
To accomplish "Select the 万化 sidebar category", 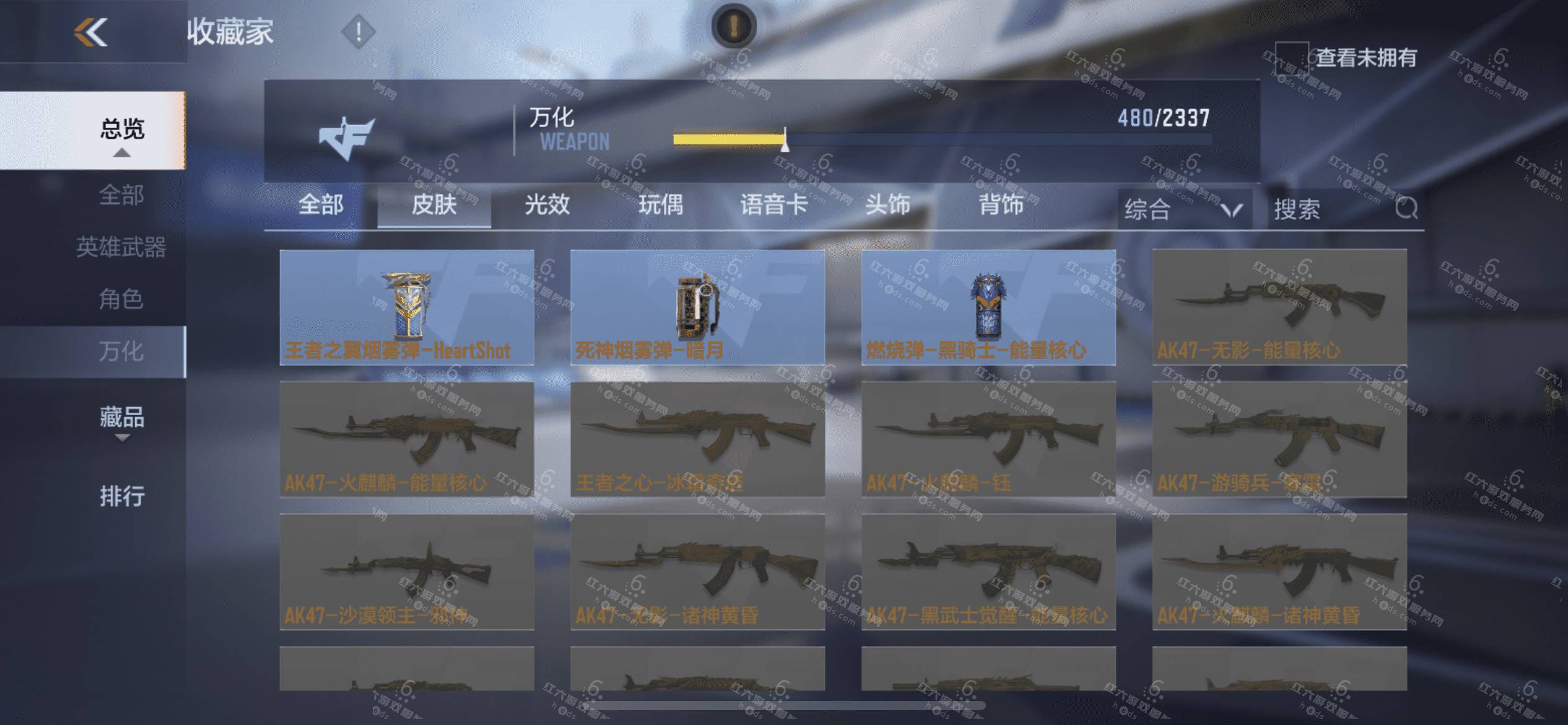I will click(121, 351).
